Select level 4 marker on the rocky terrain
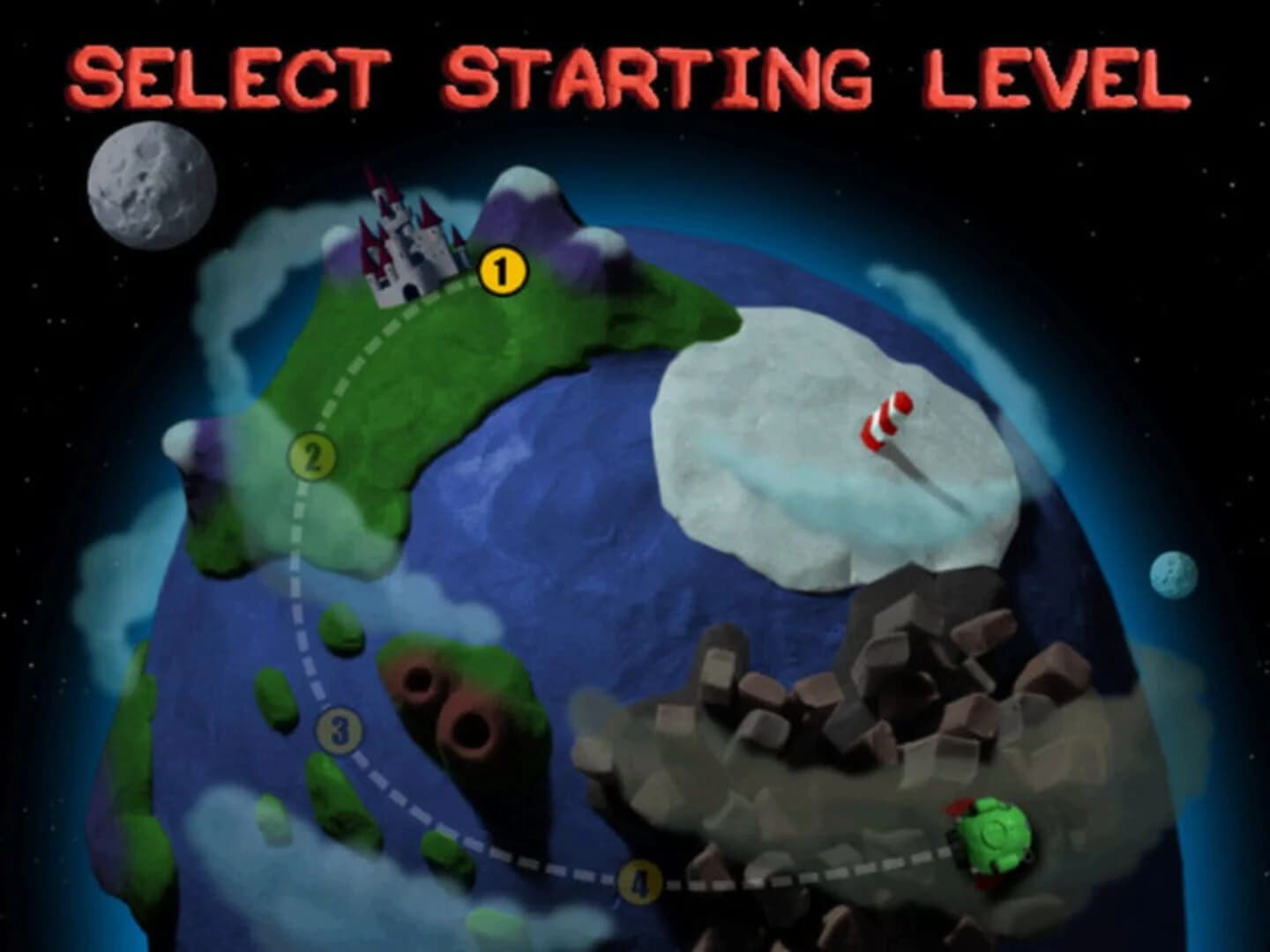 tap(639, 880)
